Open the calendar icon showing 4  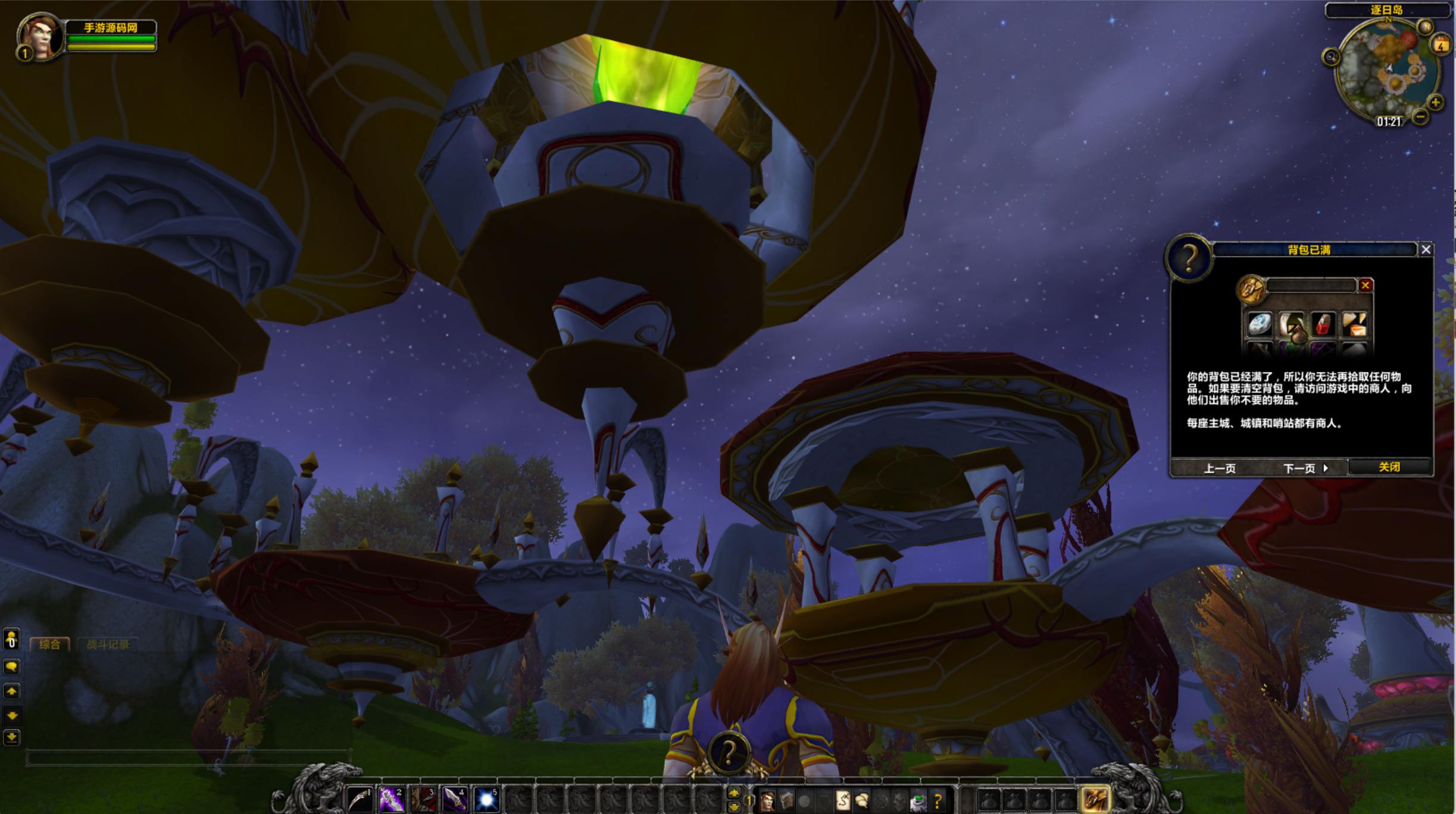pyautogui.click(x=1441, y=45)
